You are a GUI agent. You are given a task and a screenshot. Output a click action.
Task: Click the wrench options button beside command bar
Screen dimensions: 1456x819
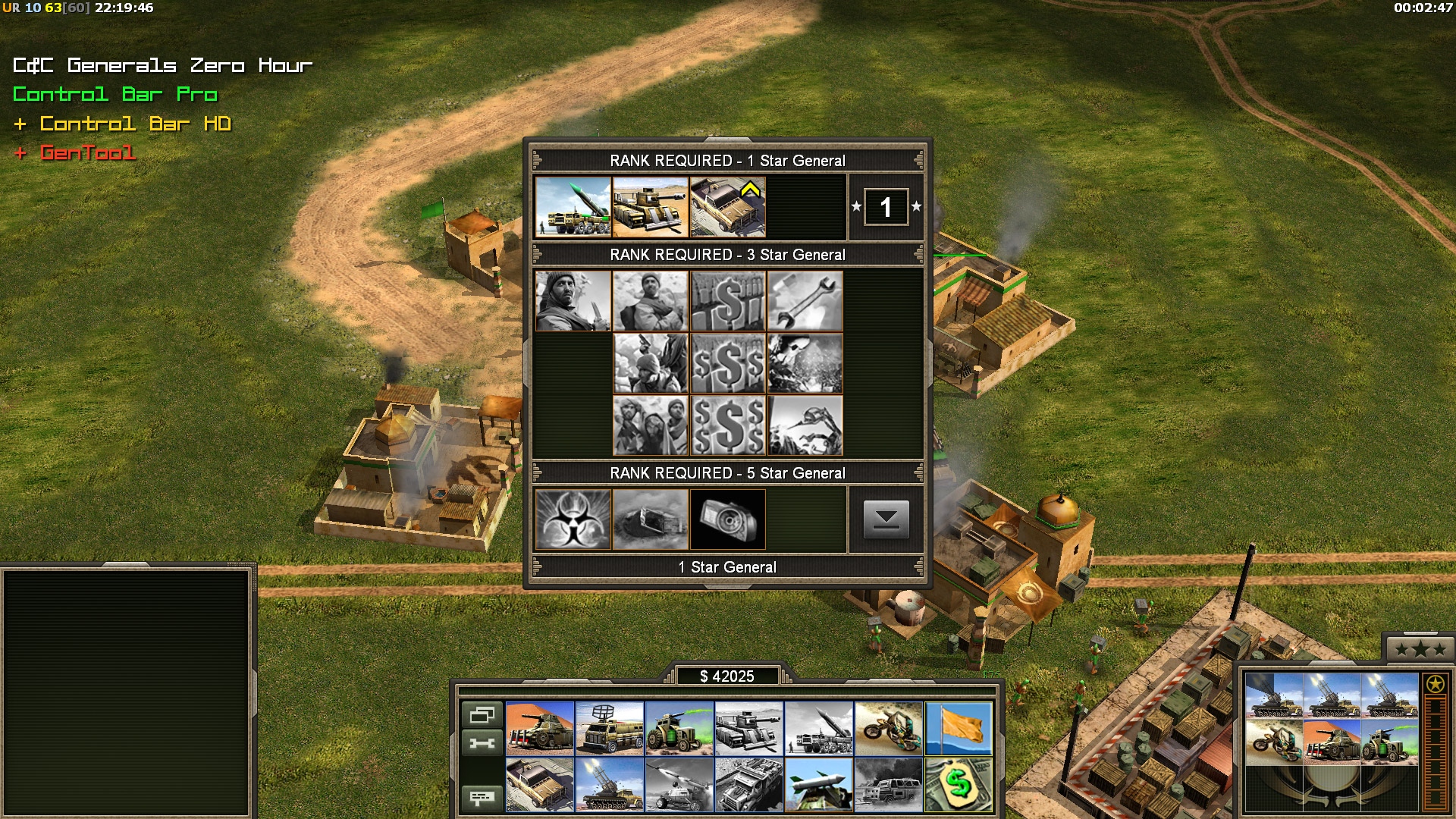pos(482,743)
